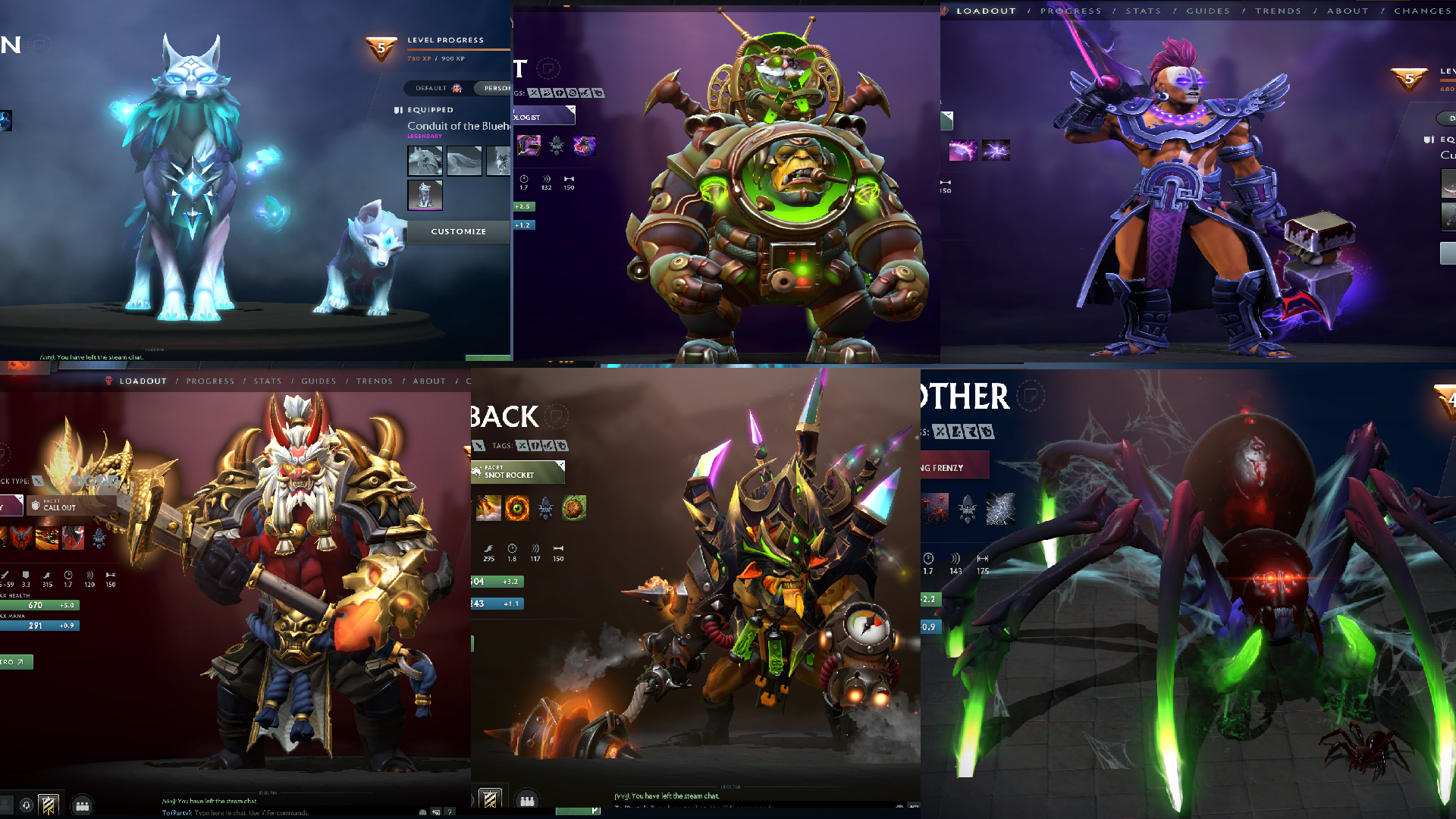Select Broodmother's Spin Web ability icon

1000,509
